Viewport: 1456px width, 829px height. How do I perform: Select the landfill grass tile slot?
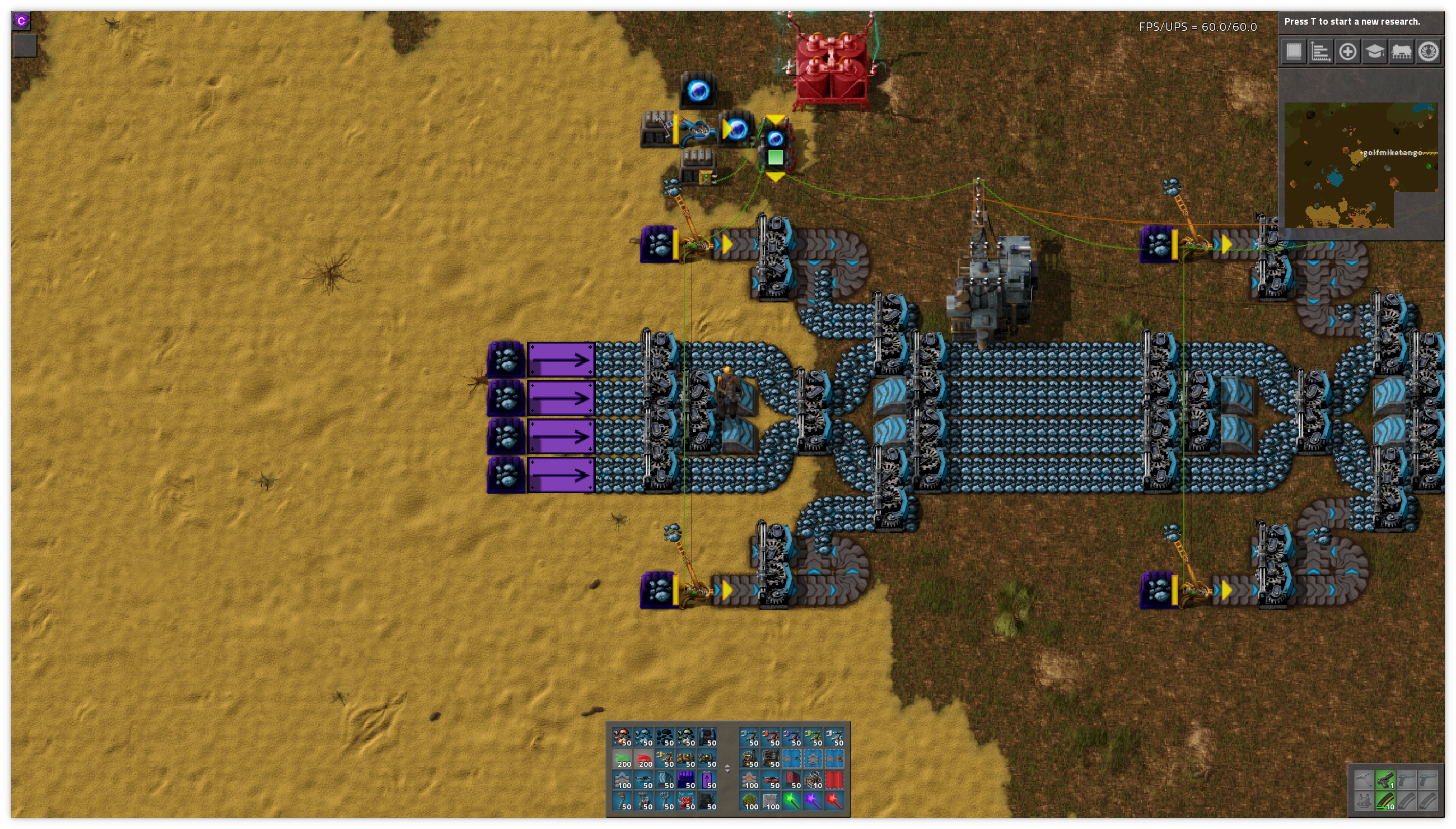750,802
